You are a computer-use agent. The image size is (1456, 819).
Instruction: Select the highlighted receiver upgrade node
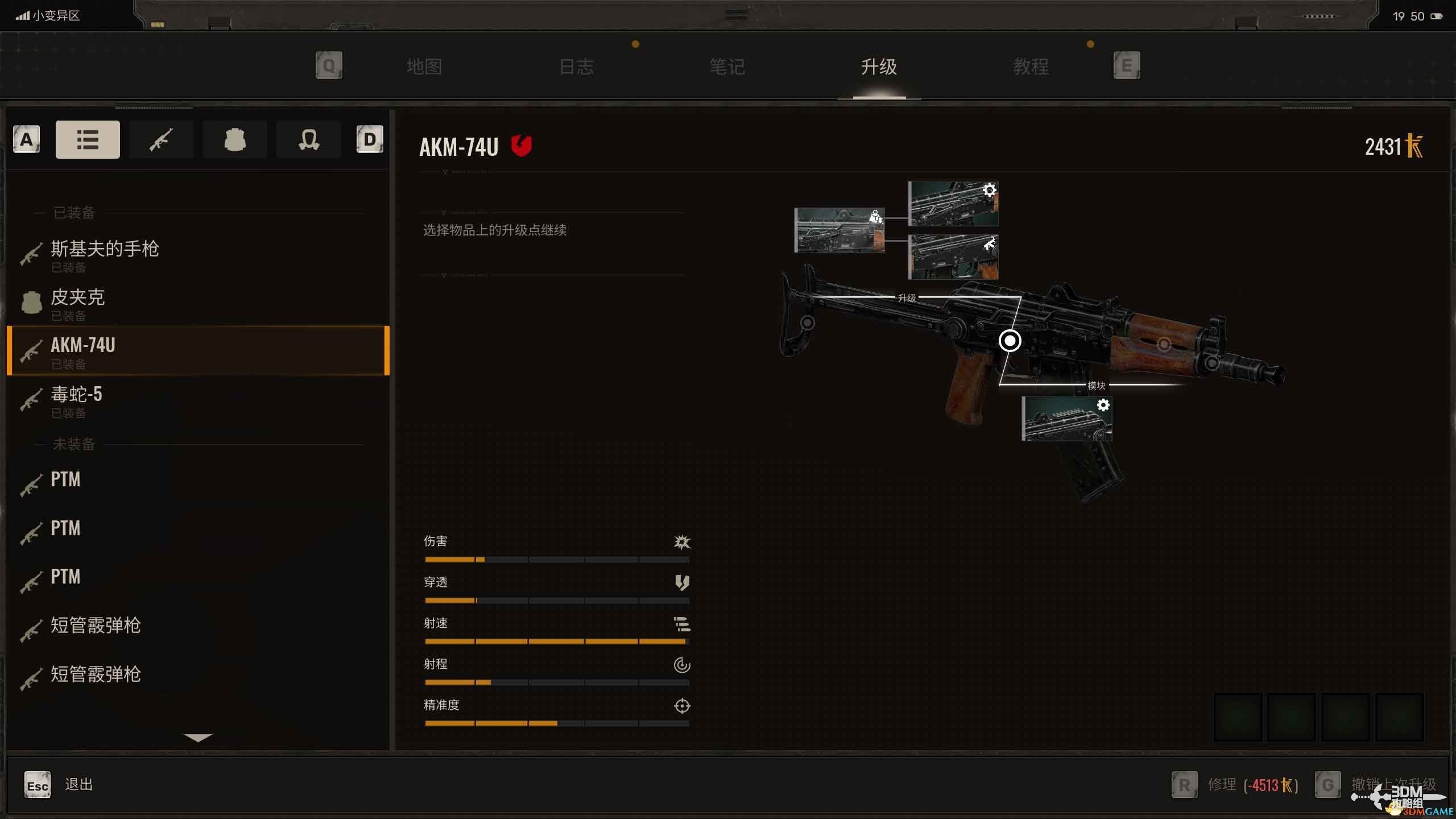pos(1010,341)
